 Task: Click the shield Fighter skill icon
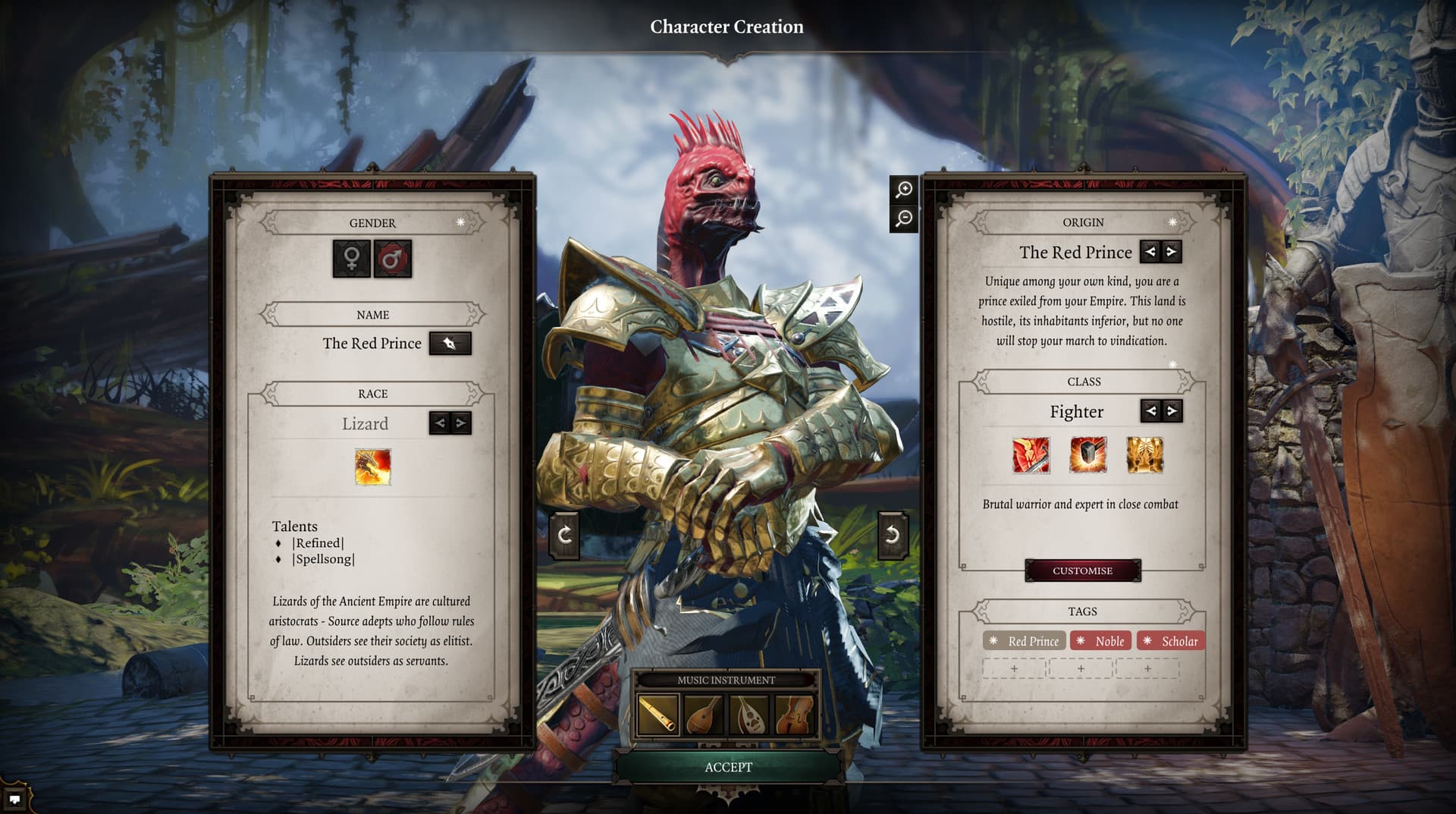point(1087,456)
